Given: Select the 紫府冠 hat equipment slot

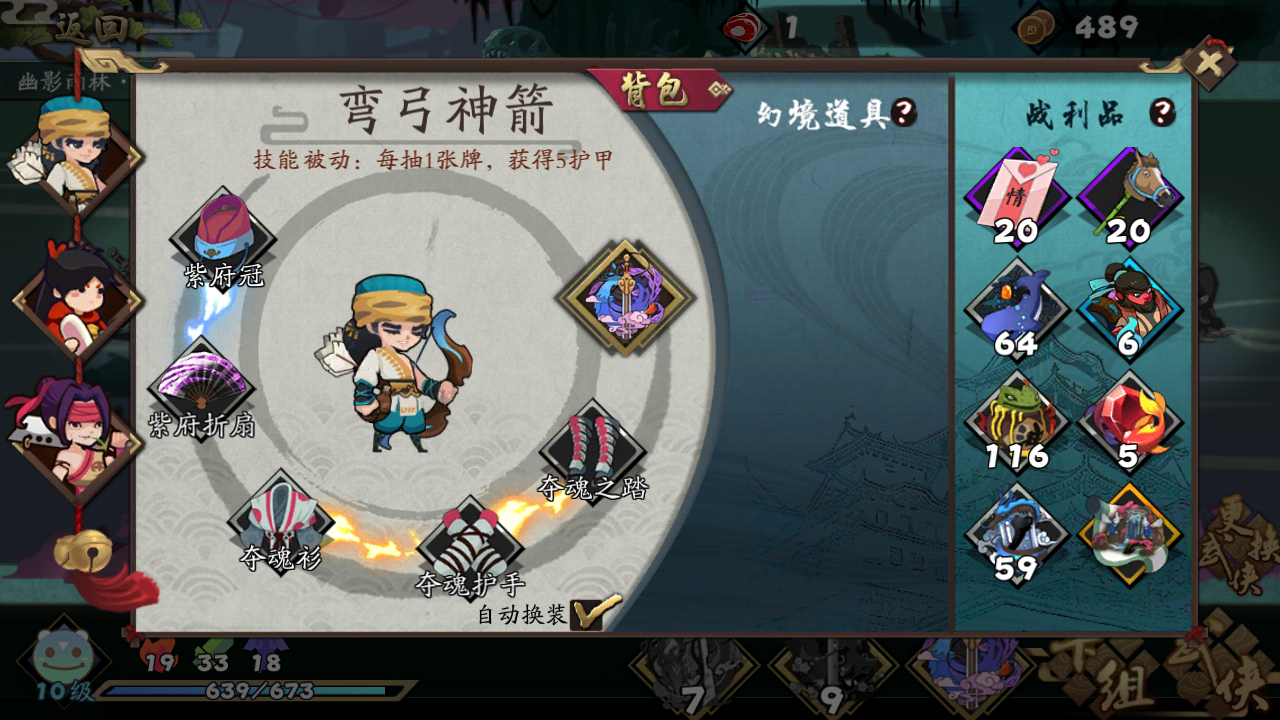Looking at the screenshot, I should click(x=225, y=230).
